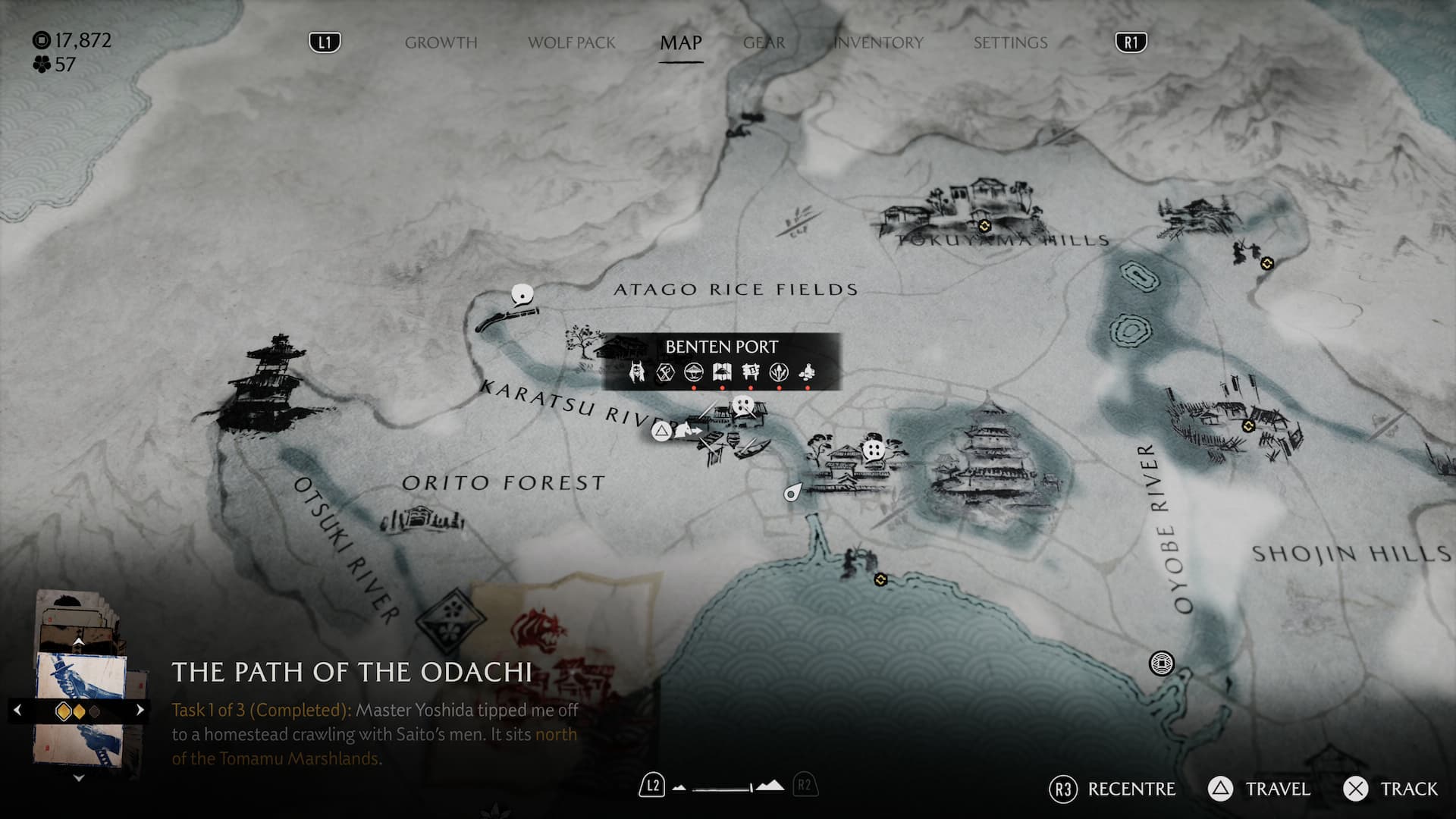Click the Track button
Image resolution: width=1456 pixels, height=819 pixels.
pos(1391,789)
